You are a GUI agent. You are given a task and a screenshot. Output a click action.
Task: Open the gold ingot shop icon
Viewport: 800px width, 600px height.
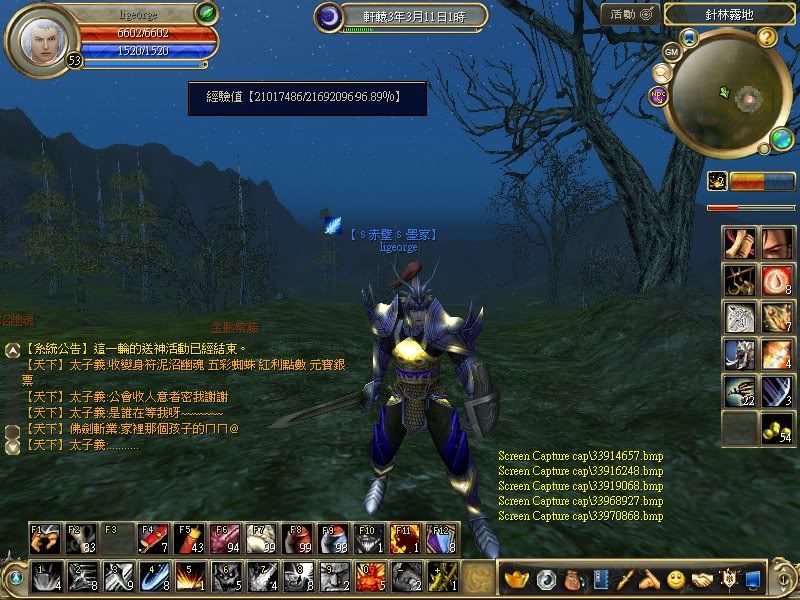(517, 578)
